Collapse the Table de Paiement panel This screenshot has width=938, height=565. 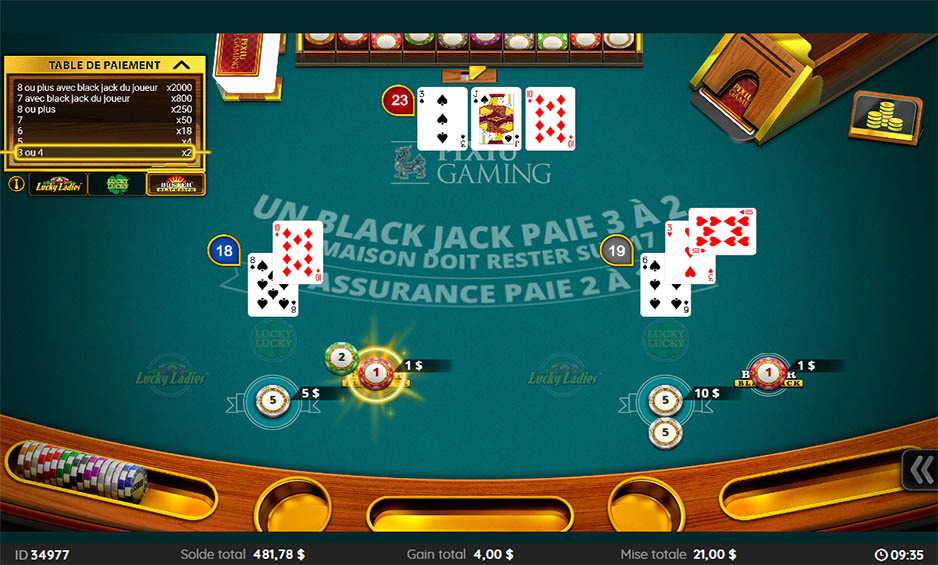click(x=181, y=65)
